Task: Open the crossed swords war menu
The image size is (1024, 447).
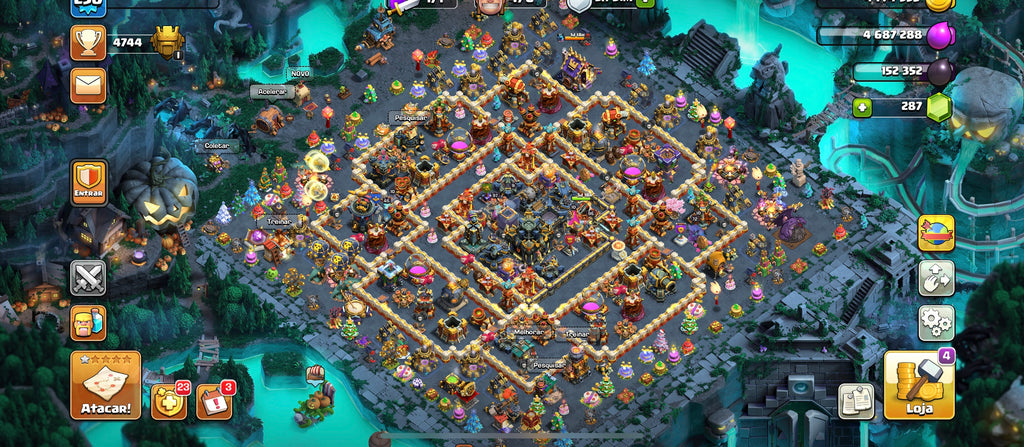Action: coord(88,278)
